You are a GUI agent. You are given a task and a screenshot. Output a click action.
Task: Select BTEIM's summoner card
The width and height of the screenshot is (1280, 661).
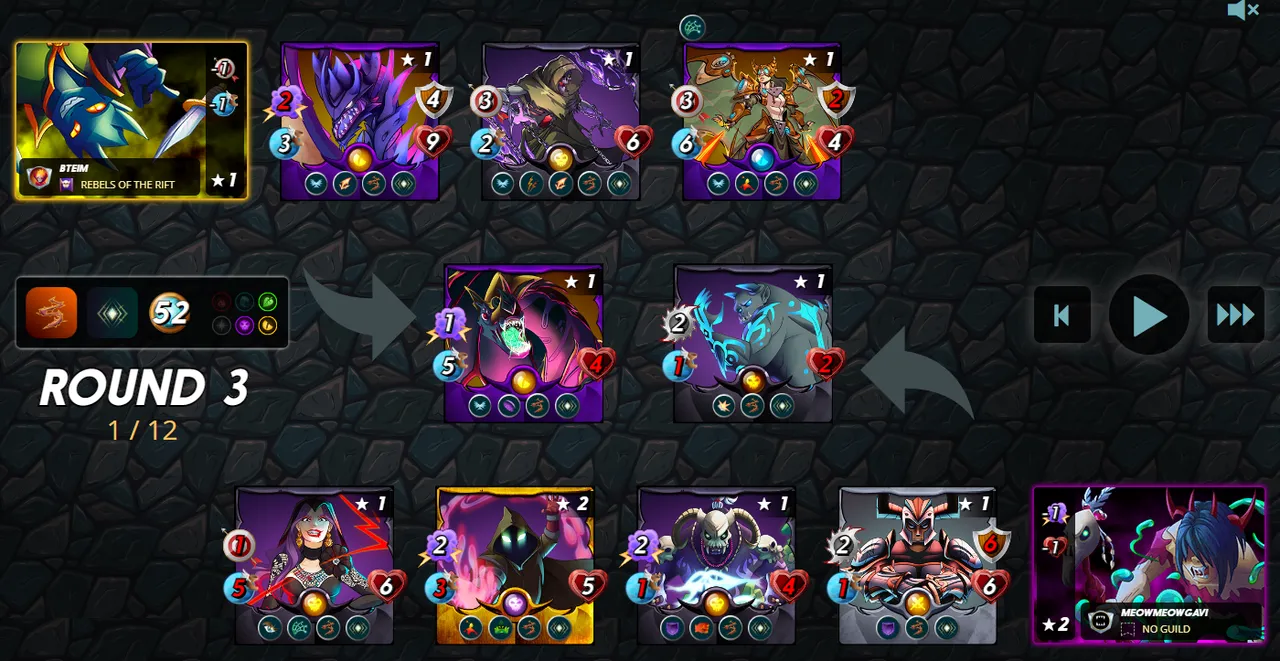point(131,120)
